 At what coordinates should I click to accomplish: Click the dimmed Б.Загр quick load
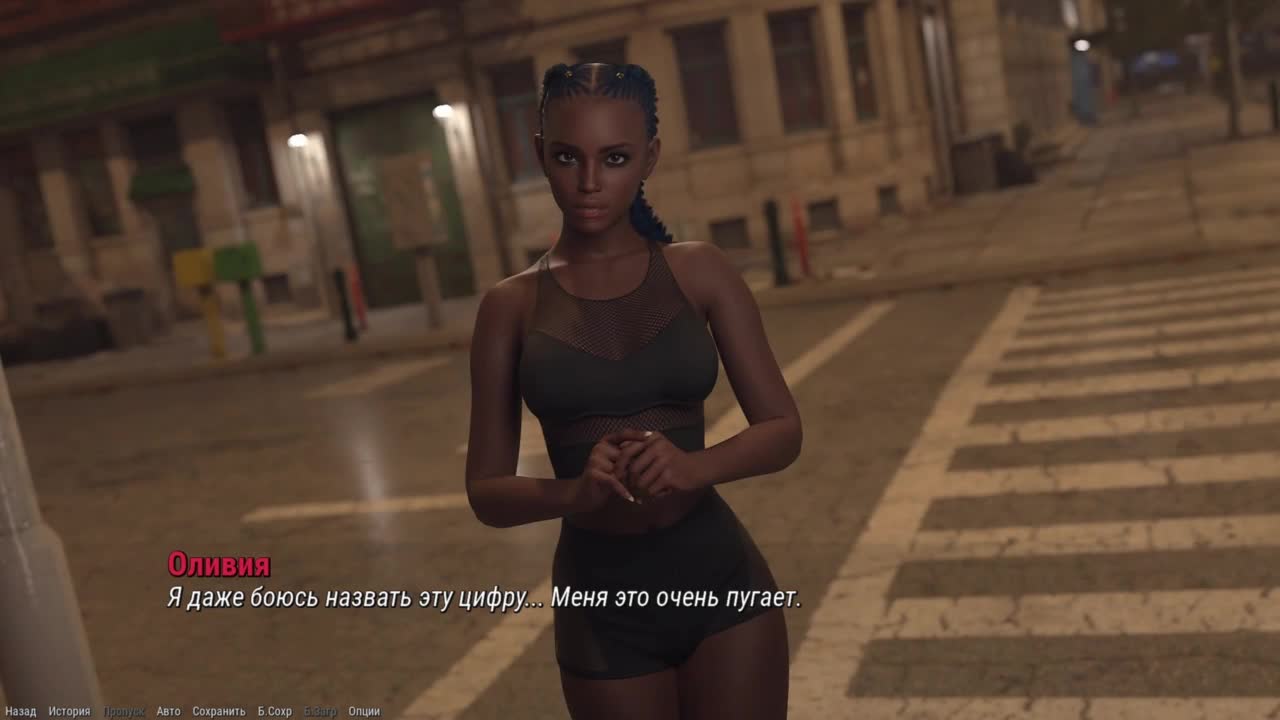coord(320,711)
